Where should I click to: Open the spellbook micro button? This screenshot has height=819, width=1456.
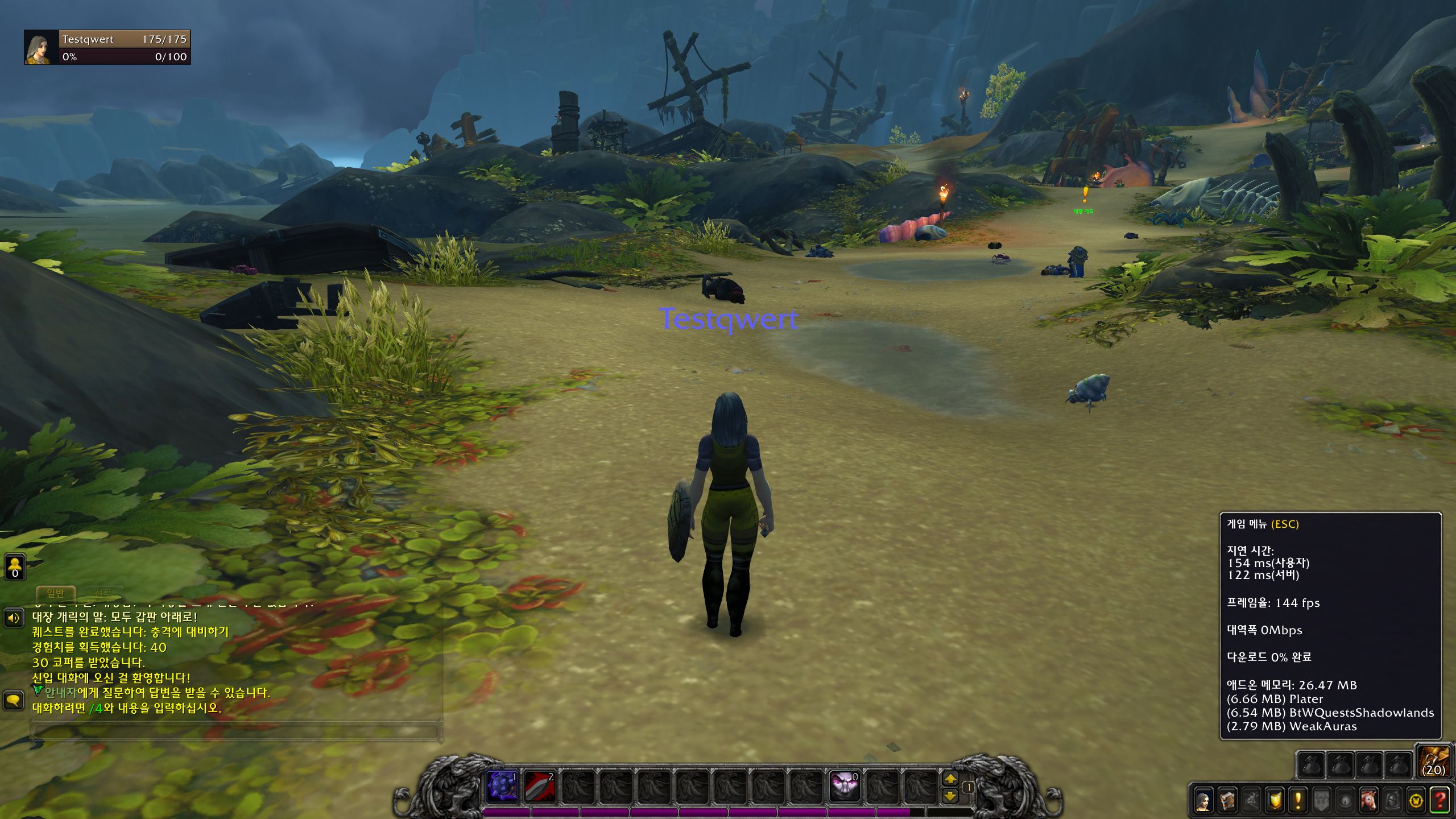point(1227,801)
